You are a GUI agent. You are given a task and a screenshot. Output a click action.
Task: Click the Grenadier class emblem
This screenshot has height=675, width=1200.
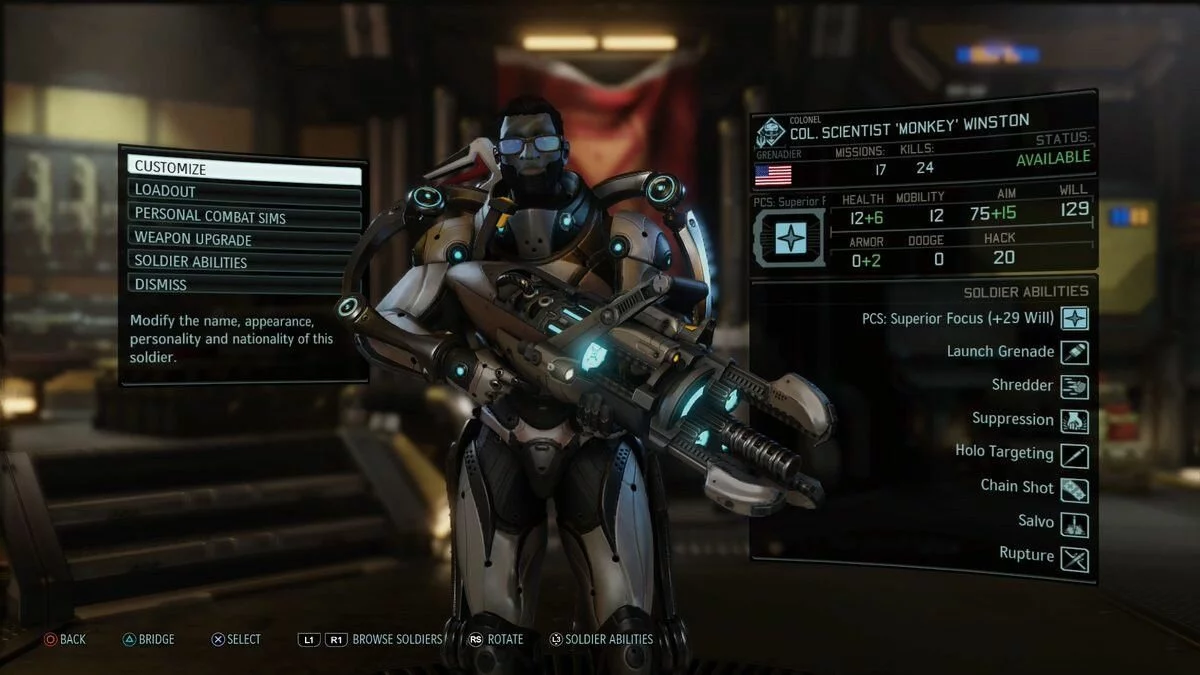click(771, 133)
